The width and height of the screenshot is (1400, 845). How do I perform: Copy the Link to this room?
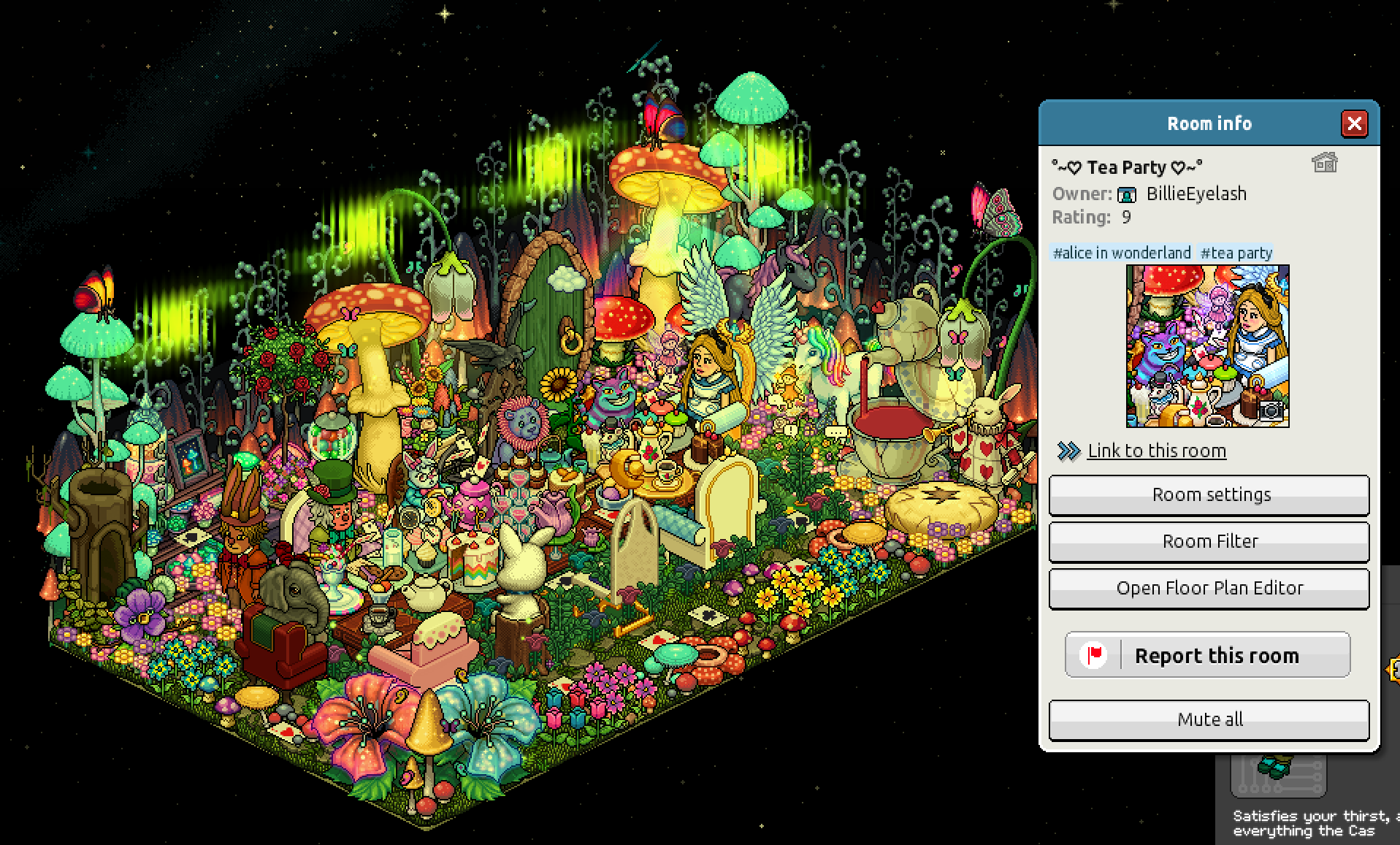coord(1156,451)
